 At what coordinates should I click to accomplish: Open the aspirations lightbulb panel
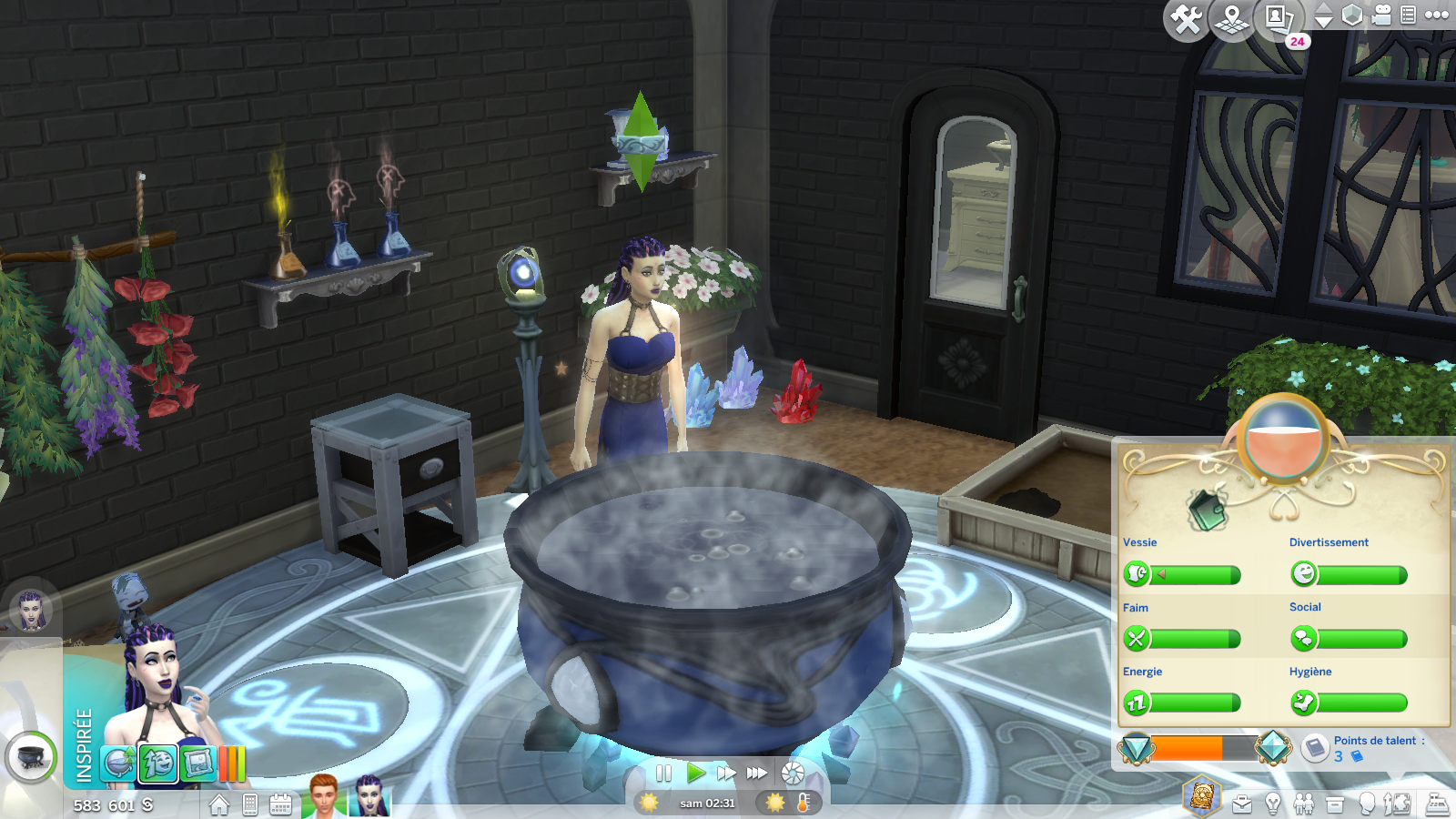[1273, 804]
